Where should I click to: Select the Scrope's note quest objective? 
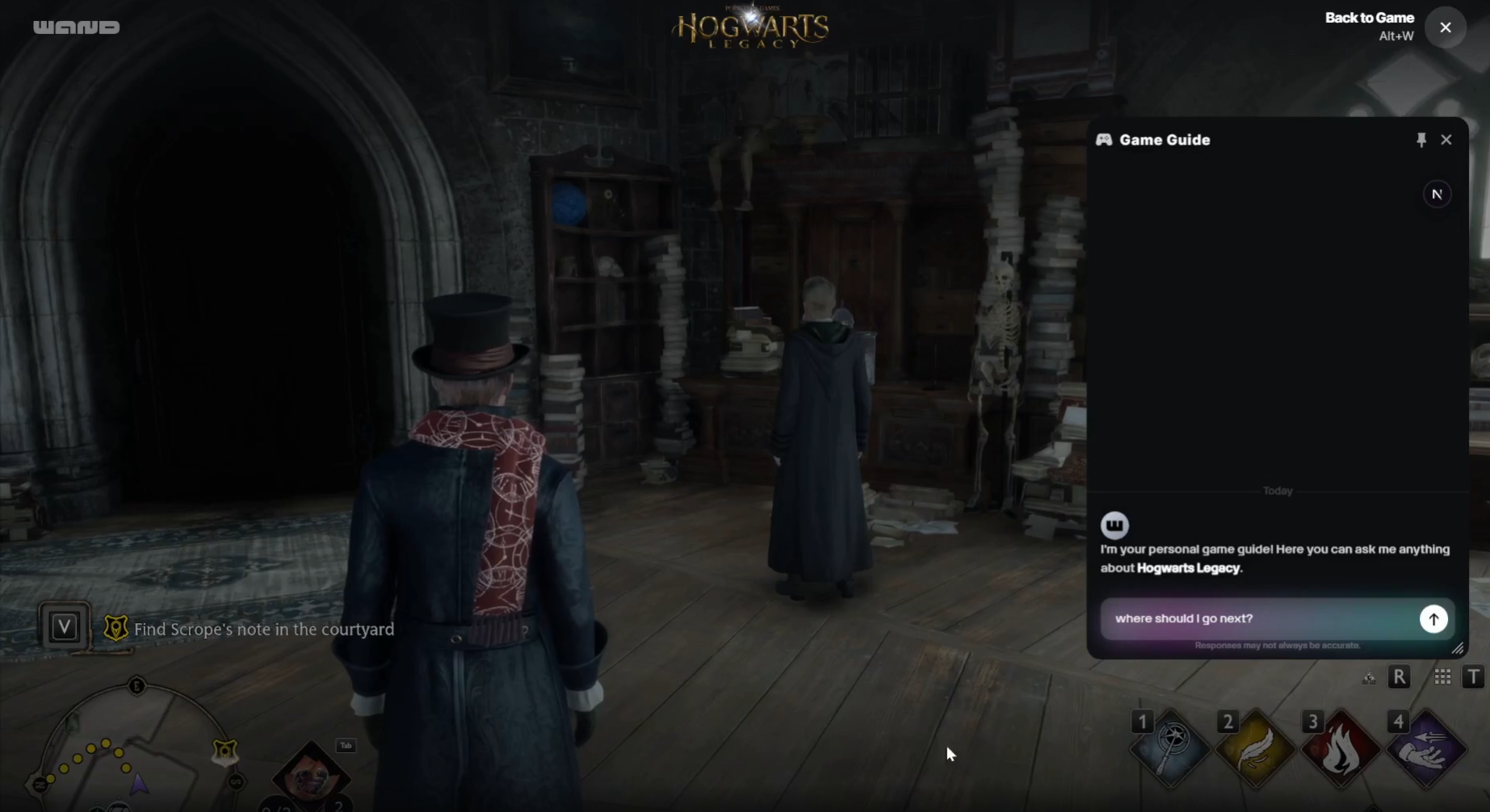263,629
